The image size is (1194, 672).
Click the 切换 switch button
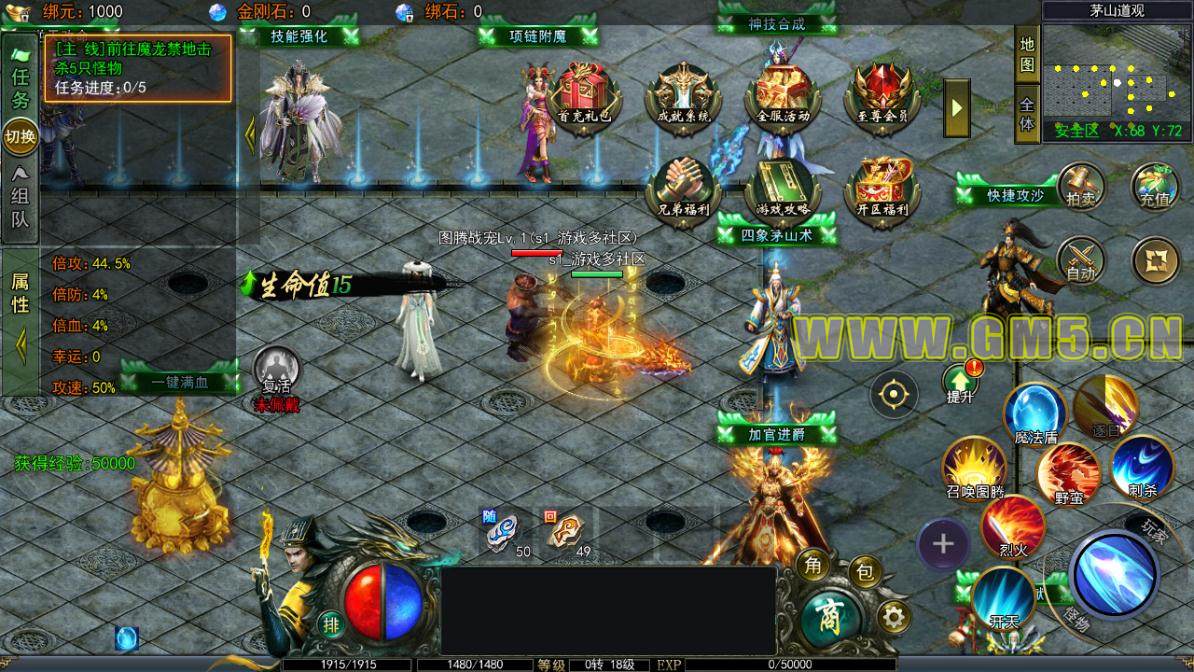(20, 136)
